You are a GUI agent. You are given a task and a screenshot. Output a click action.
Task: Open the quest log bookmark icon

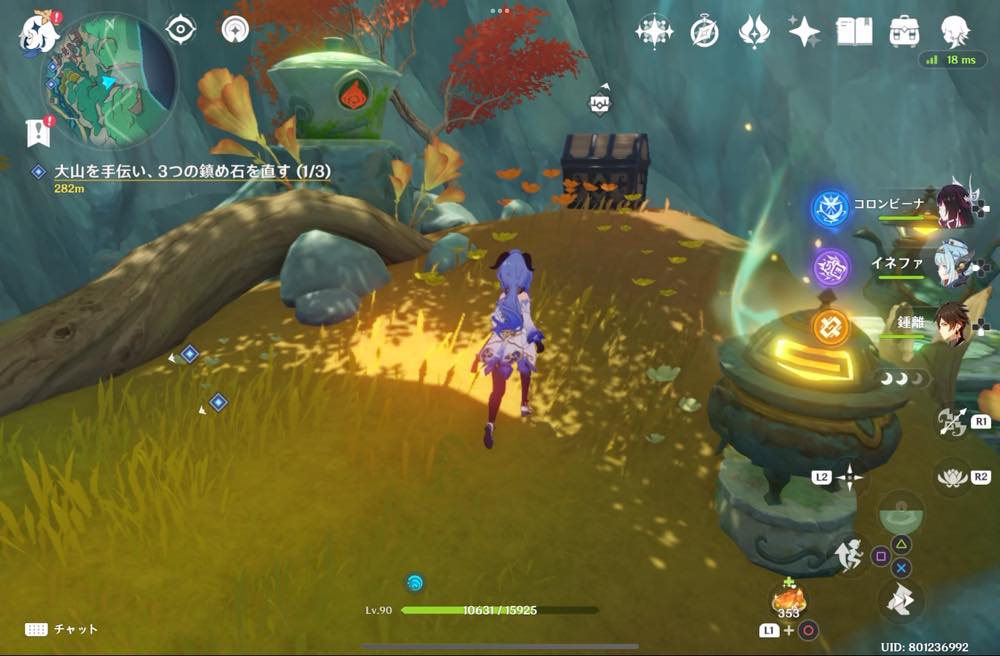[x=38, y=129]
